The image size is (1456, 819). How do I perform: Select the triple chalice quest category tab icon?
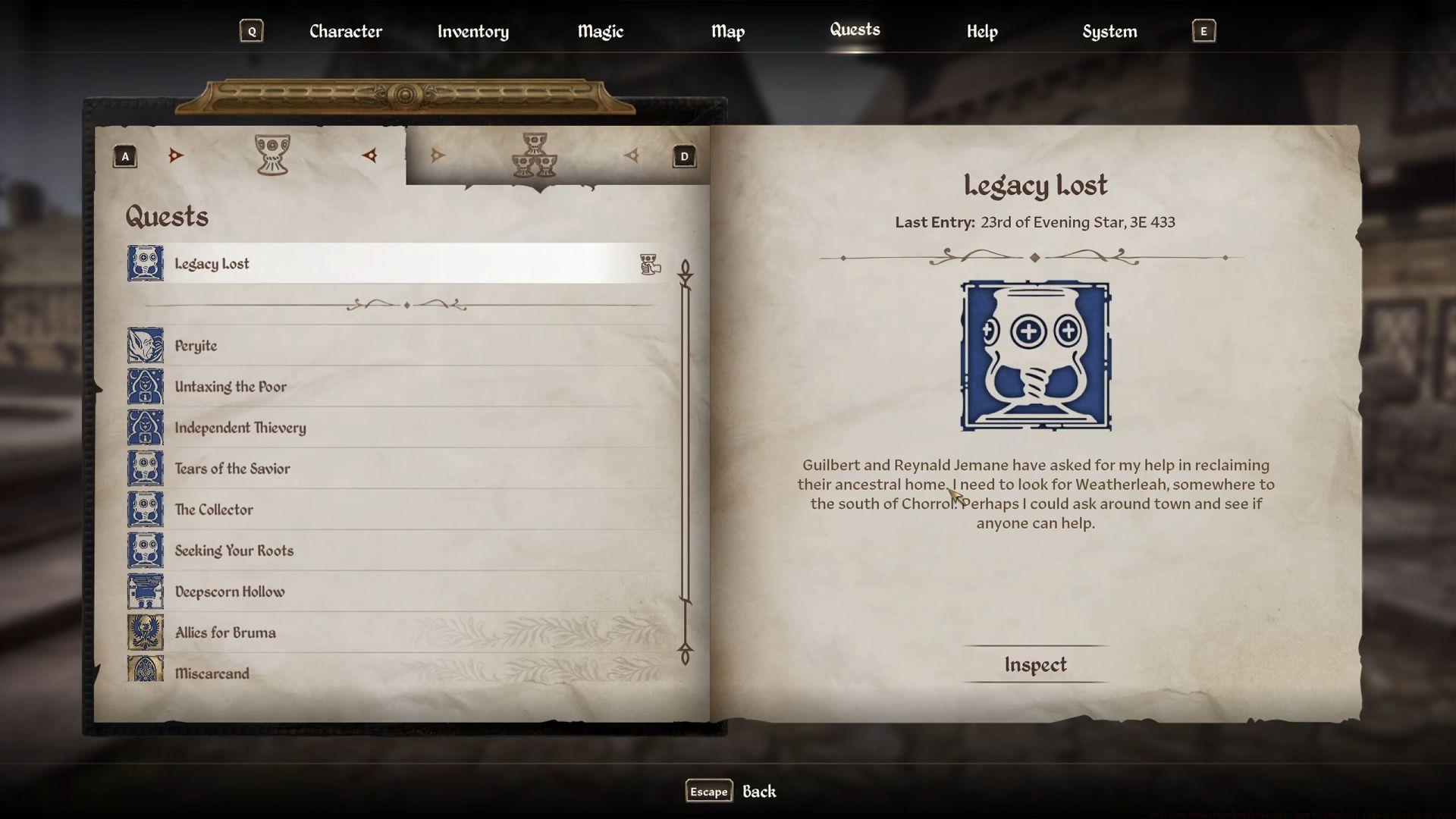click(535, 155)
